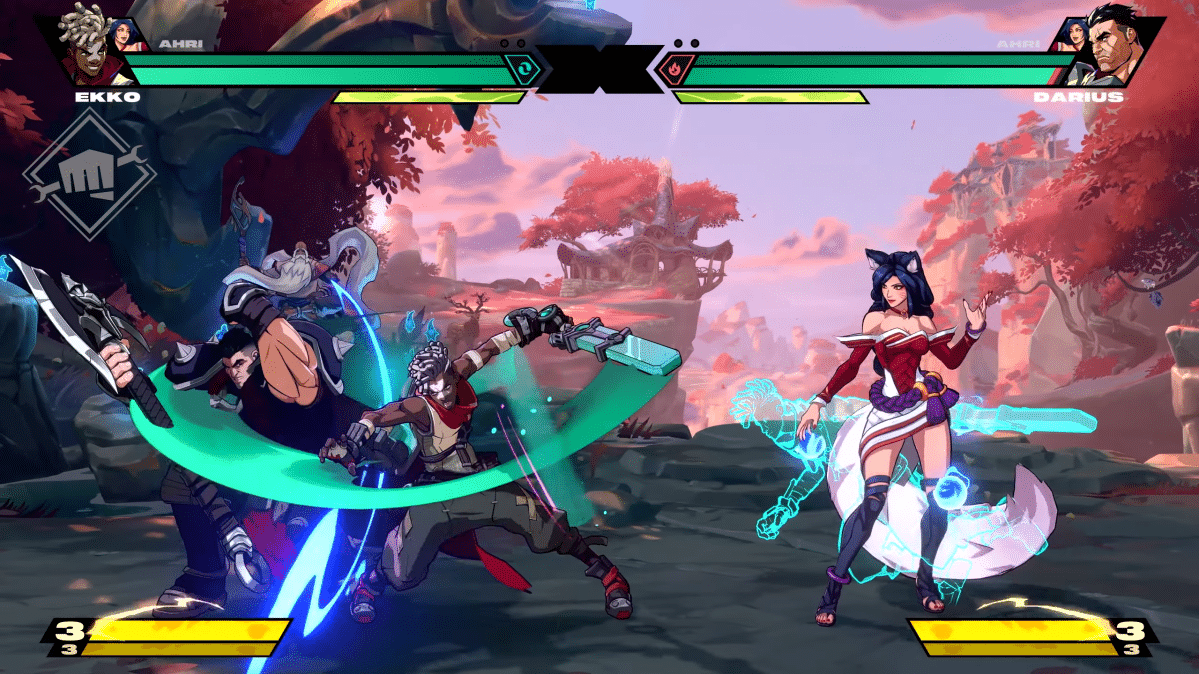The image size is (1199, 674).
Task: Click the red flame fuse icon
Action: tap(676, 70)
